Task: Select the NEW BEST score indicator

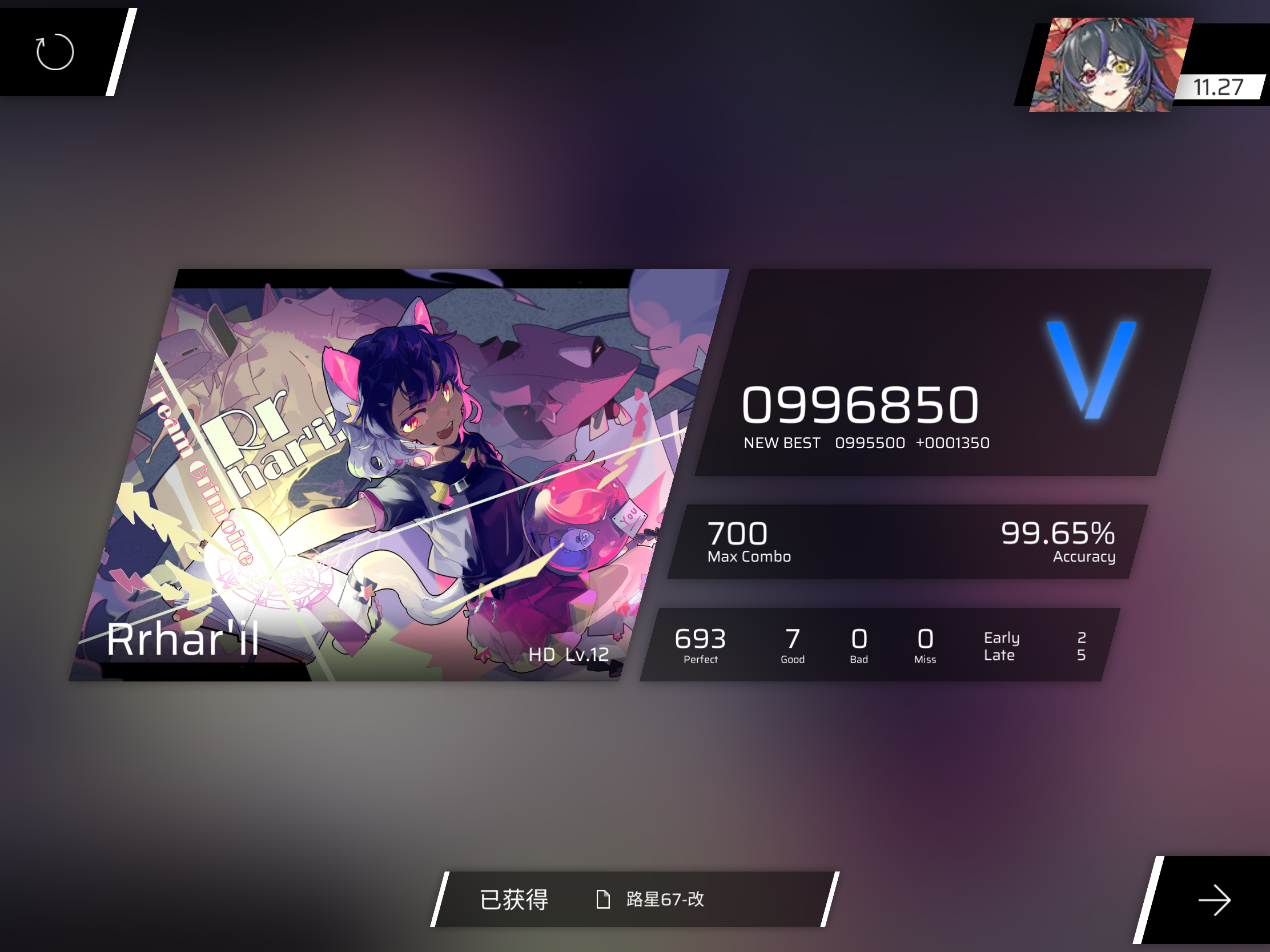Action: pyautogui.click(x=782, y=442)
